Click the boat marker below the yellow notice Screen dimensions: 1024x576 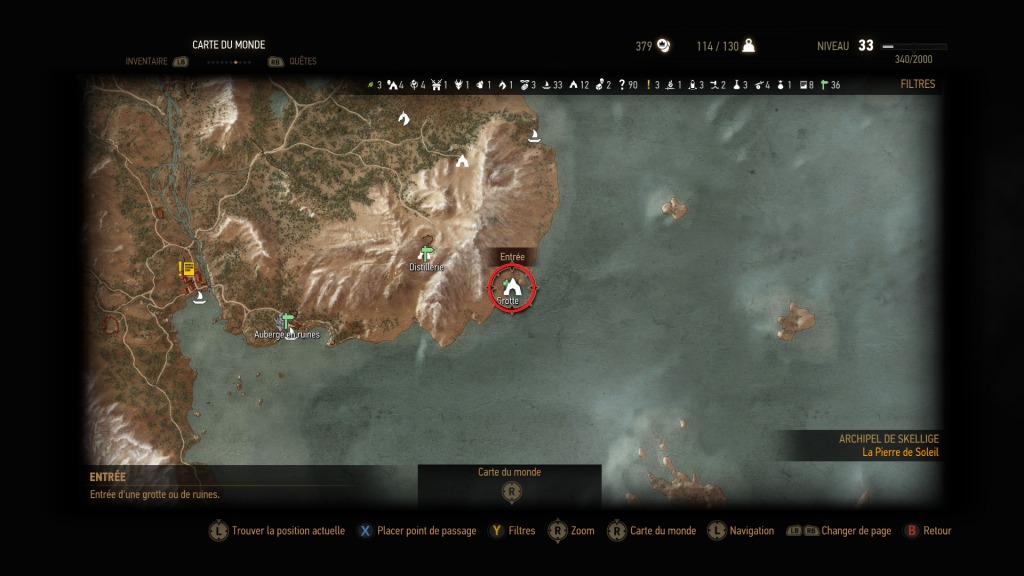click(199, 297)
